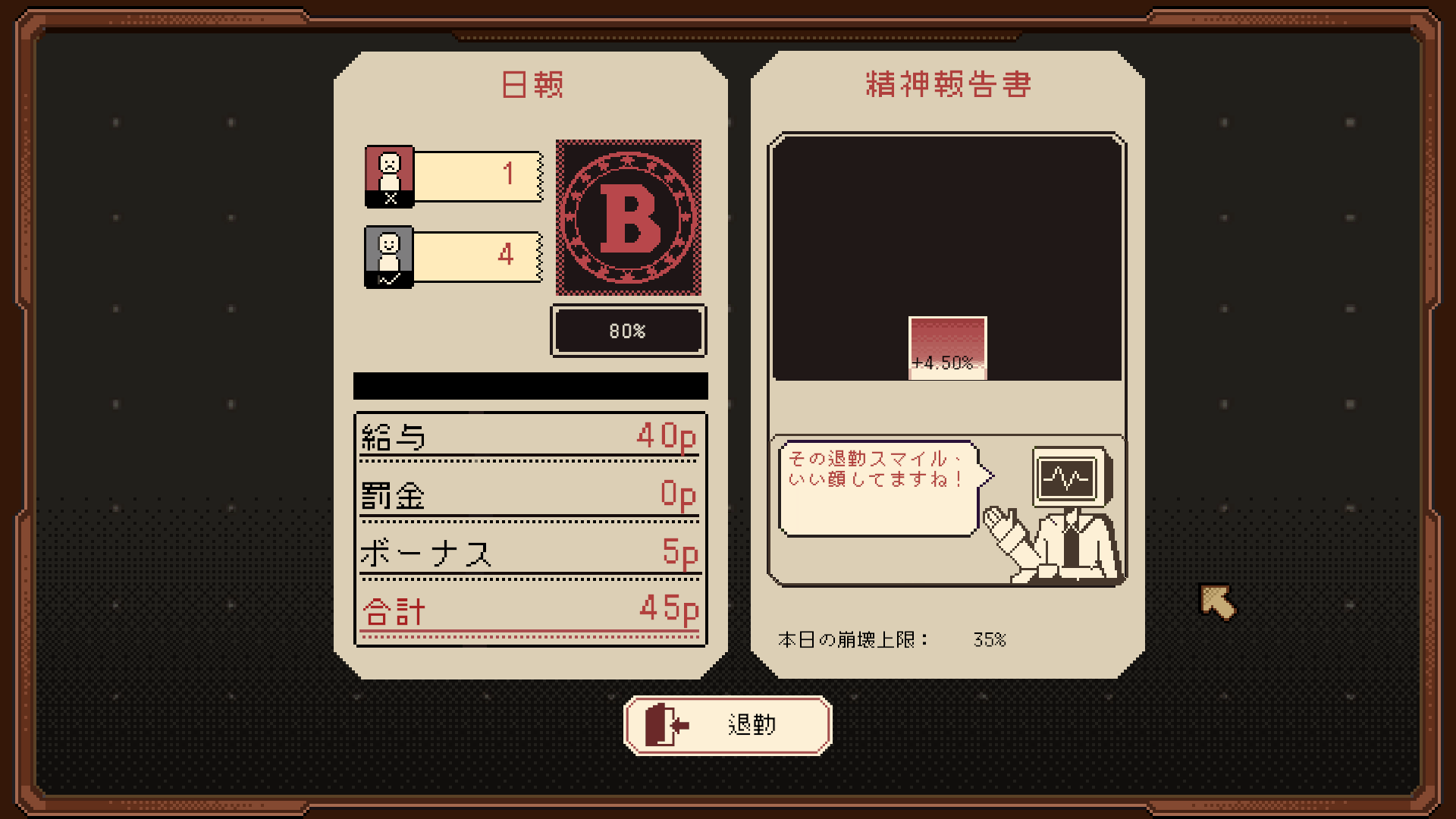The height and width of the screenshot is (819, 1456).
Task: Click the door icon on the 退勤 button
Action: [x=661, y=724]
